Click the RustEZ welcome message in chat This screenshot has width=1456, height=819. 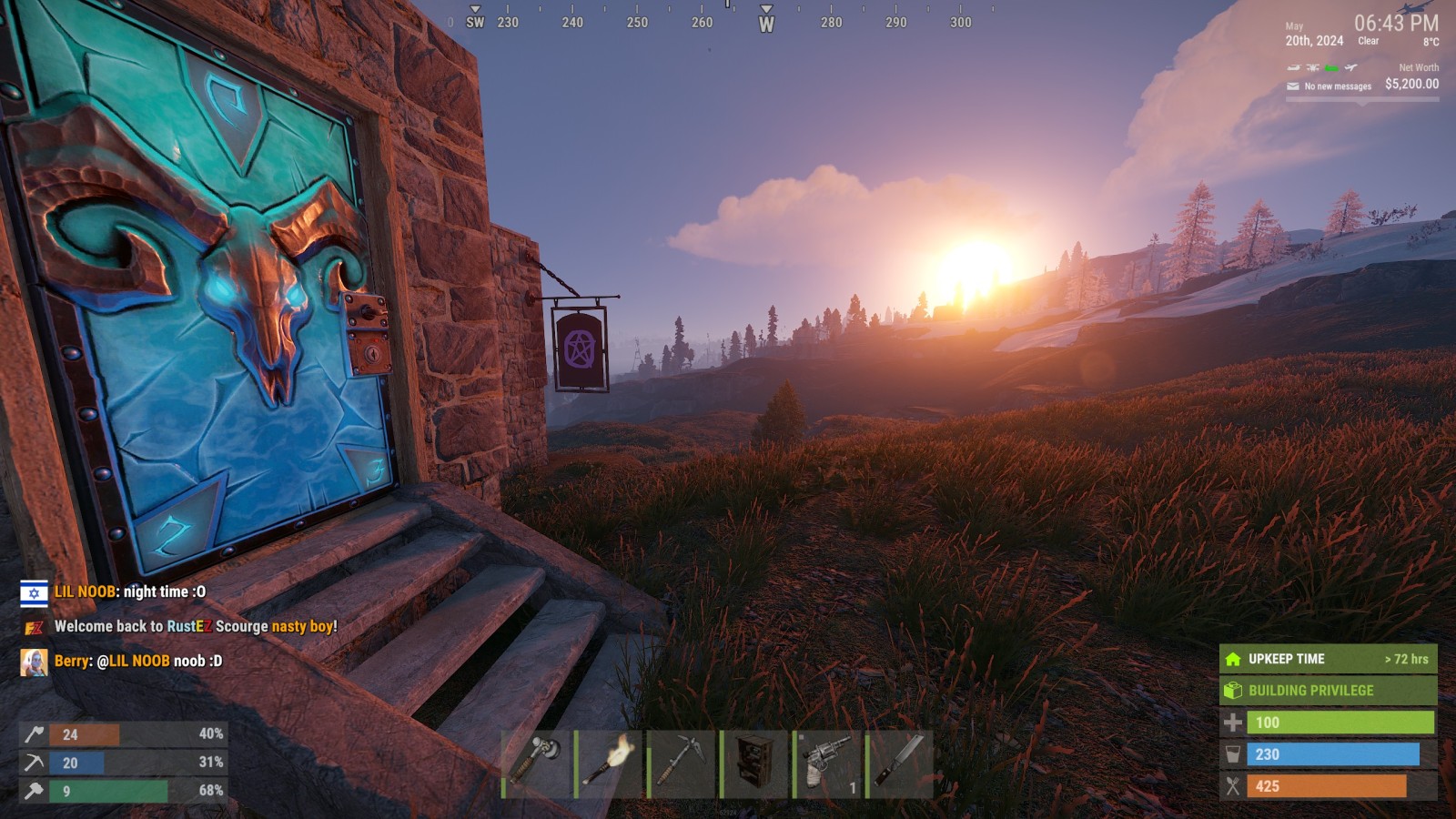pos(196,626)
